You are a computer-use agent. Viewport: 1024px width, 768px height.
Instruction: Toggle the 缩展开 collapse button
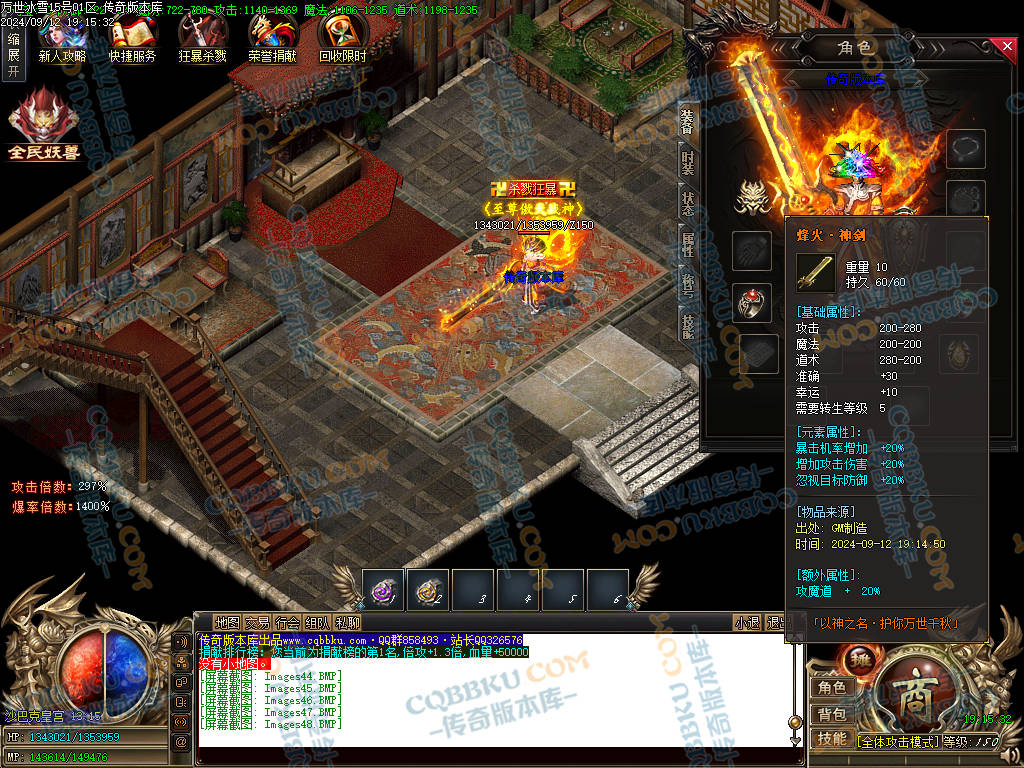coord(13,55)
